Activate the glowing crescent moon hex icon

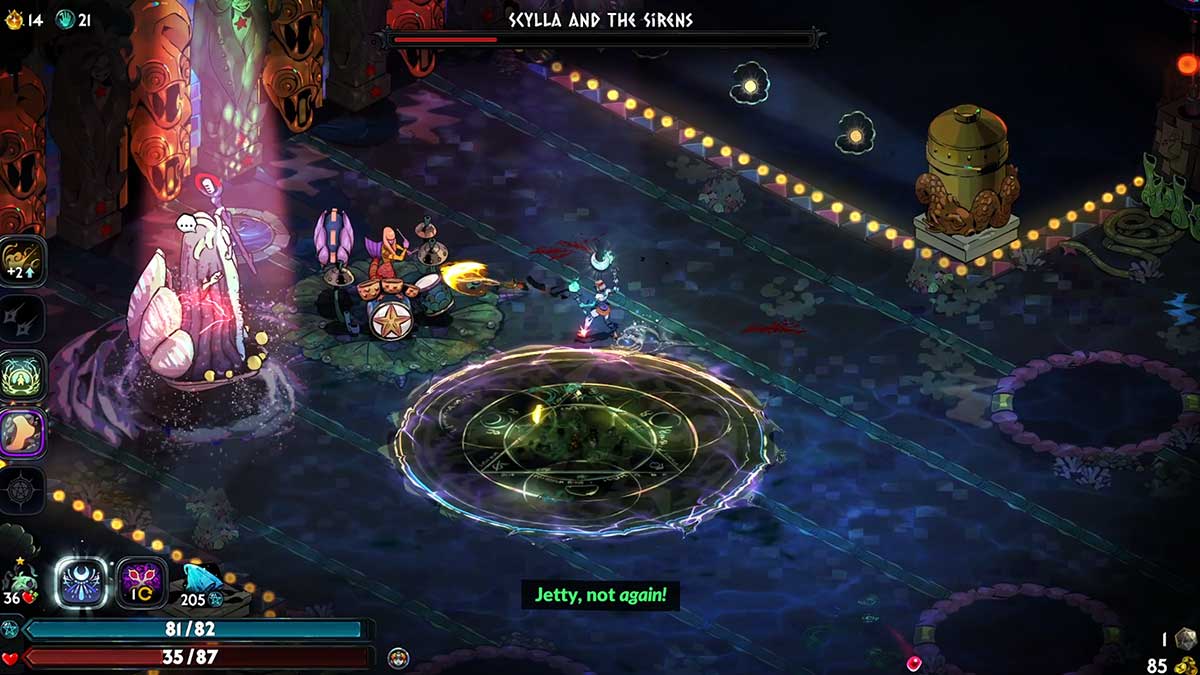coord(81,583)
